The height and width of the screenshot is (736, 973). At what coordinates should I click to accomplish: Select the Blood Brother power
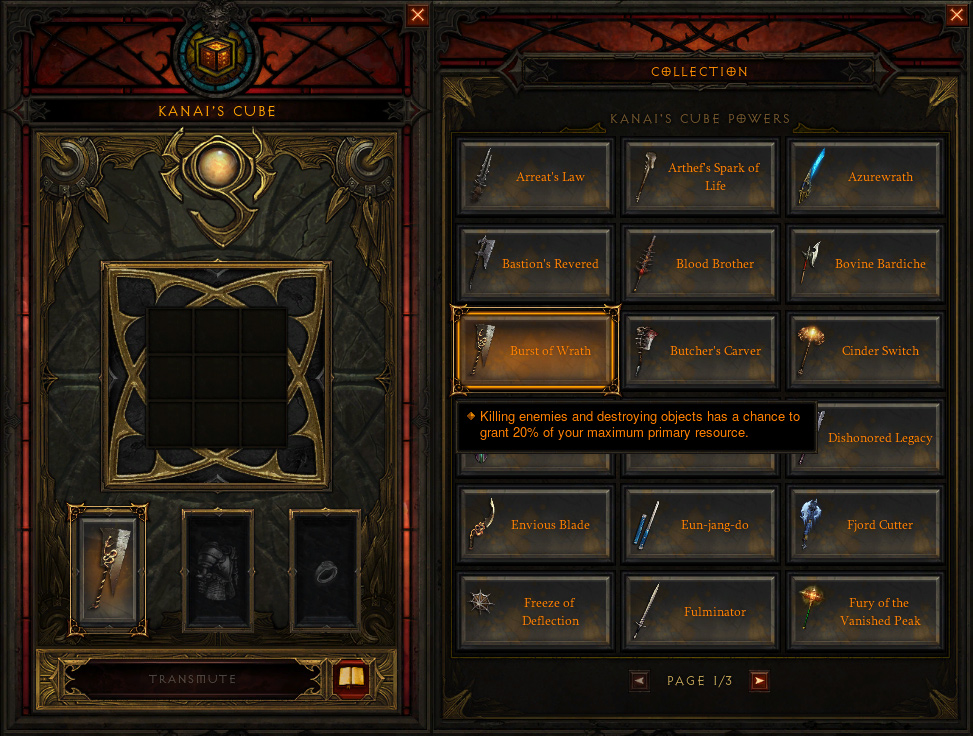pos(700,264)
